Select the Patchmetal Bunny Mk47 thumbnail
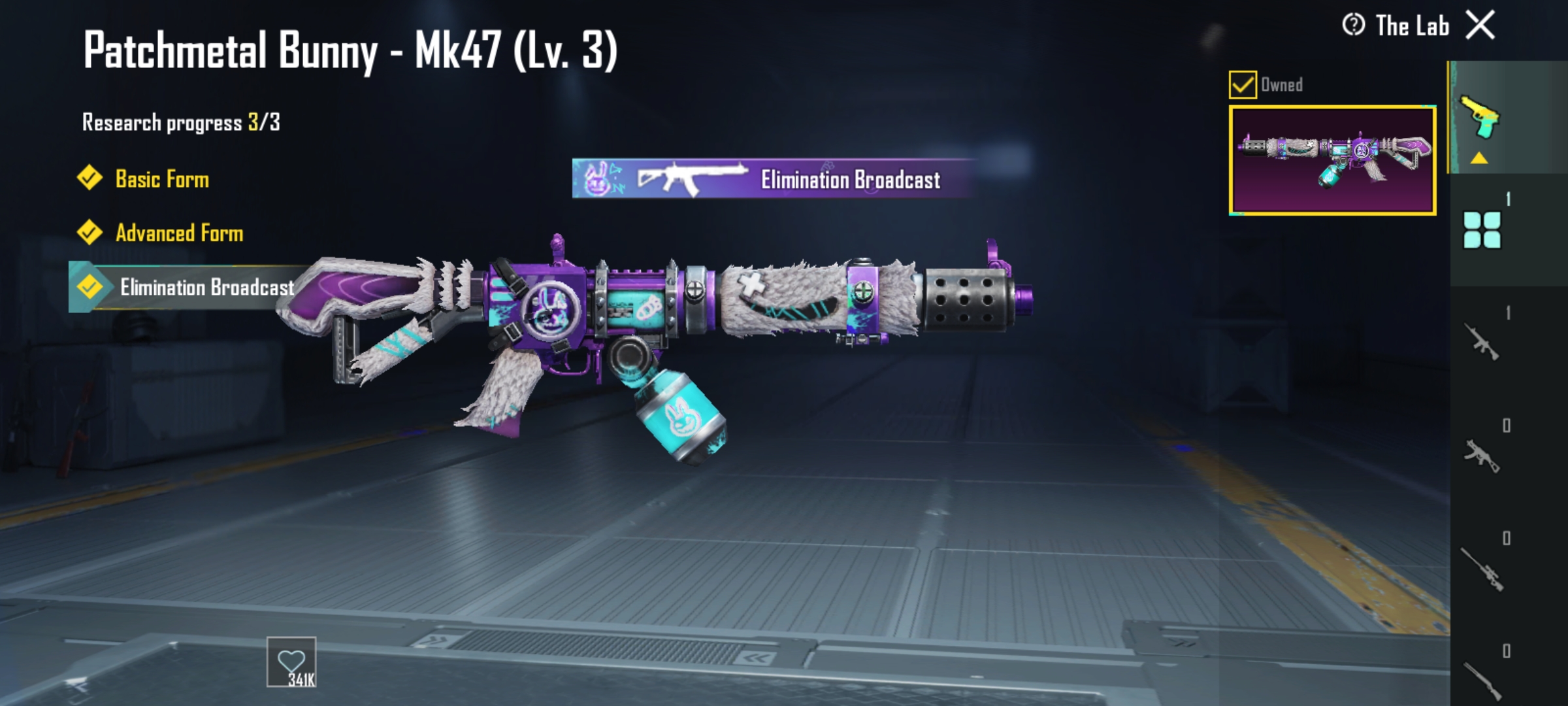 (x=1332, y=160)
